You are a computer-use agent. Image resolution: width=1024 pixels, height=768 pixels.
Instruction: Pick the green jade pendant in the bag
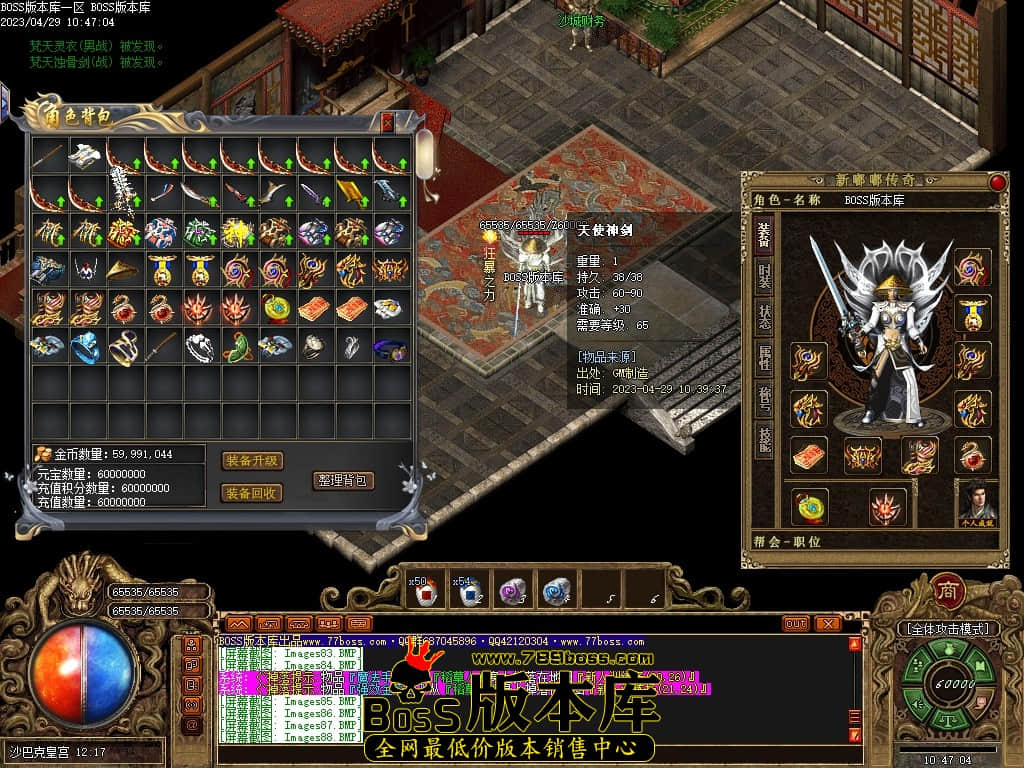coord(238,346)
